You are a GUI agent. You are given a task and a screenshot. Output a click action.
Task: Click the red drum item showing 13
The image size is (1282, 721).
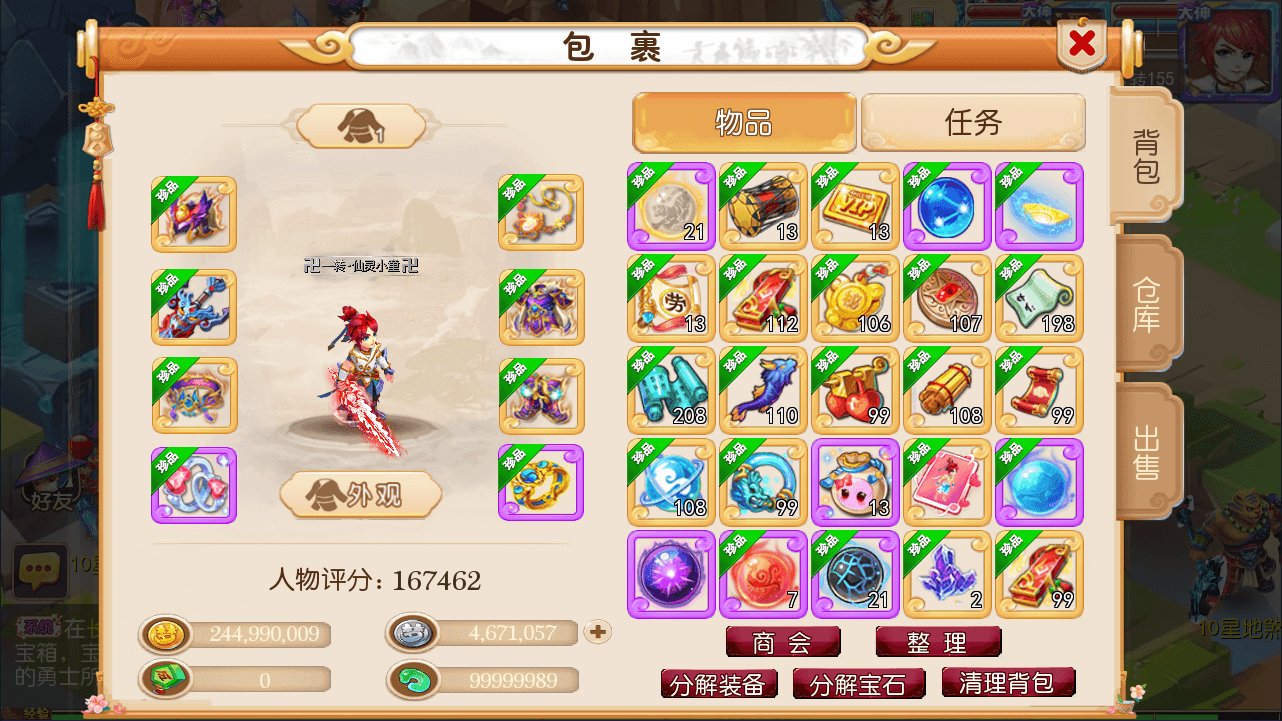tap(763, 206)
